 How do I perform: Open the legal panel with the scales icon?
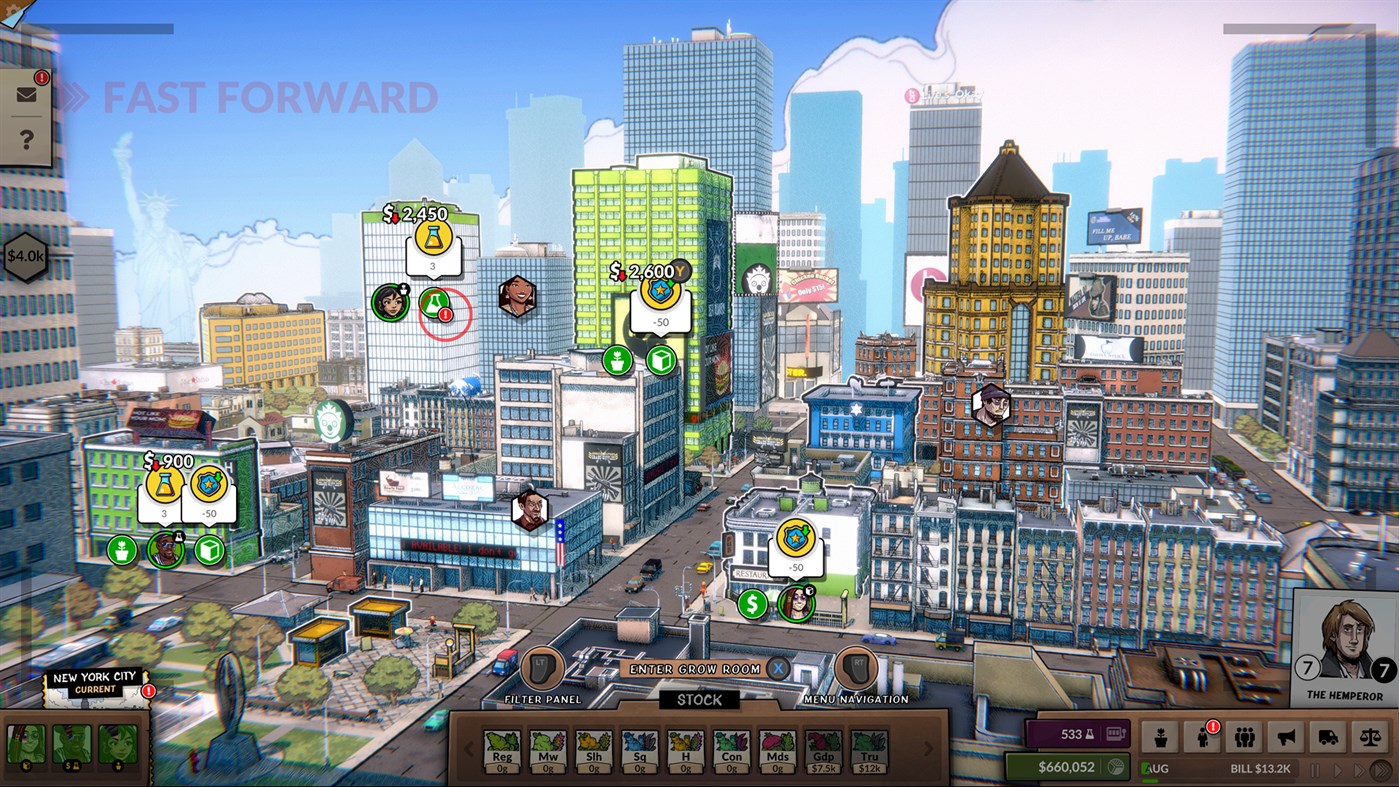click(1369, 737)
